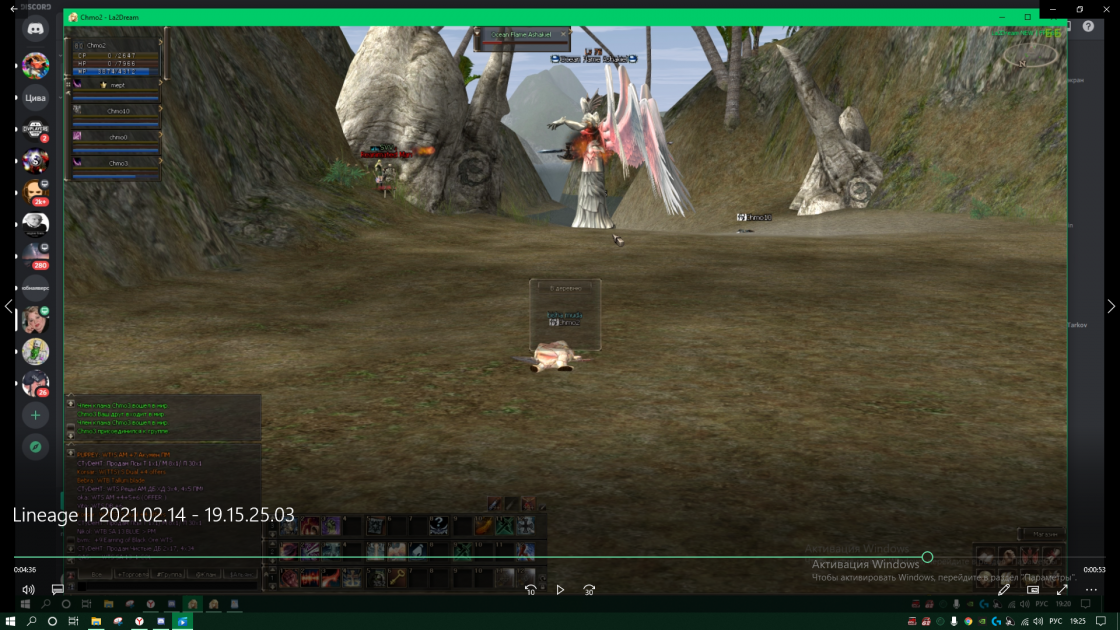Skip forward 30 seconds in video
The image size is (1120, 630).
(x=589, y=590)
